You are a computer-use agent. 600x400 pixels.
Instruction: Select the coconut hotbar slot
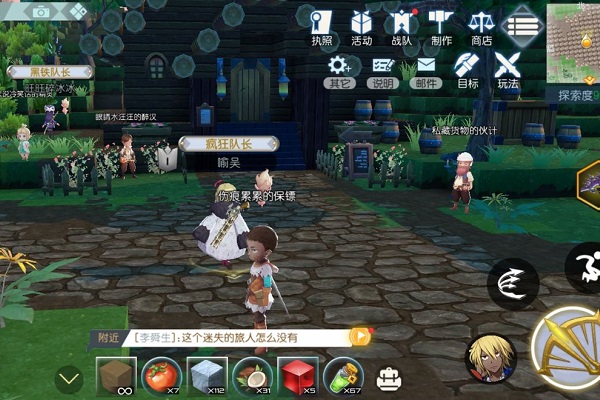click(x=252, y=376)
